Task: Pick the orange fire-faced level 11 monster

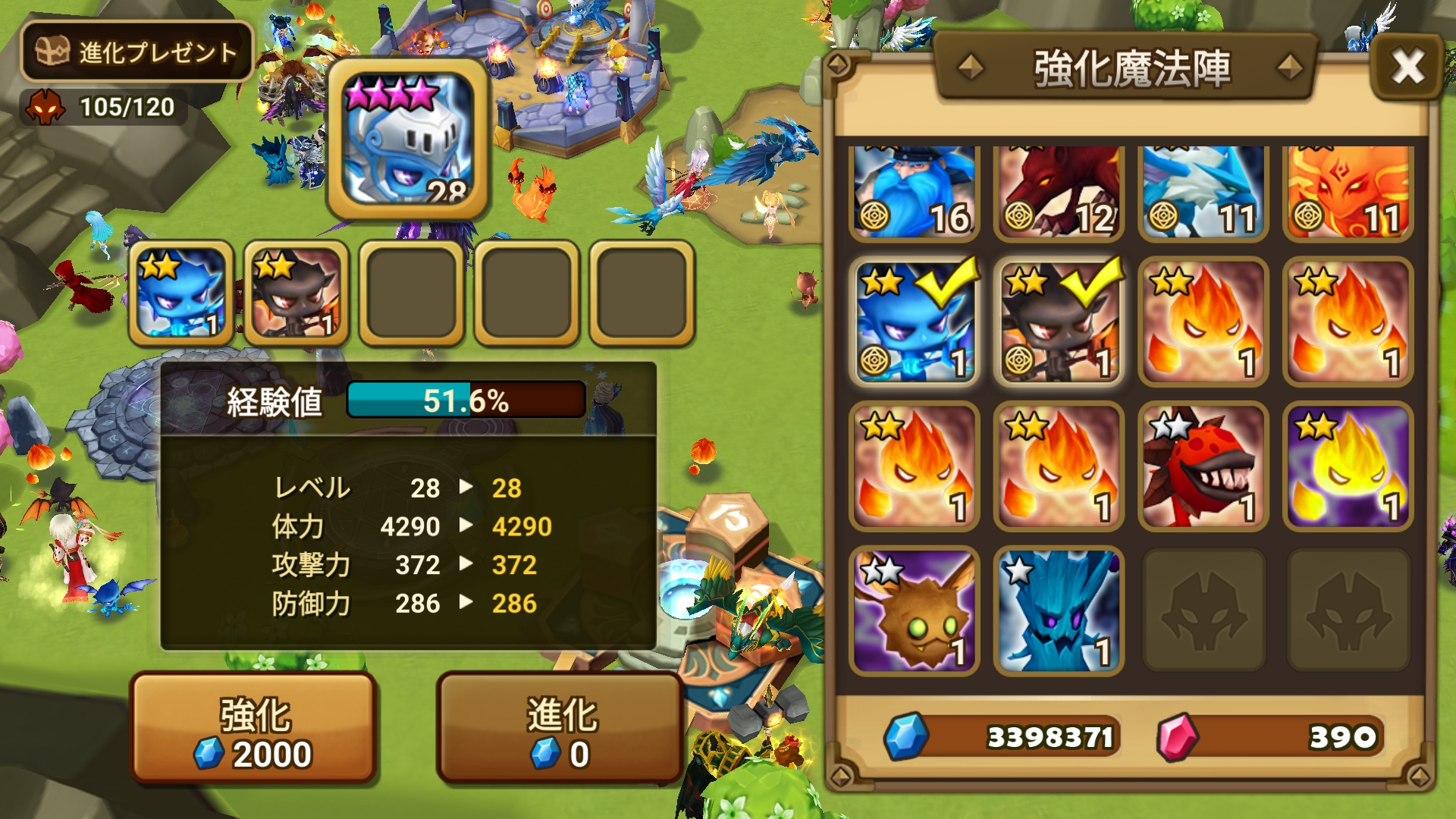Action: click(x=1347, y=193)
